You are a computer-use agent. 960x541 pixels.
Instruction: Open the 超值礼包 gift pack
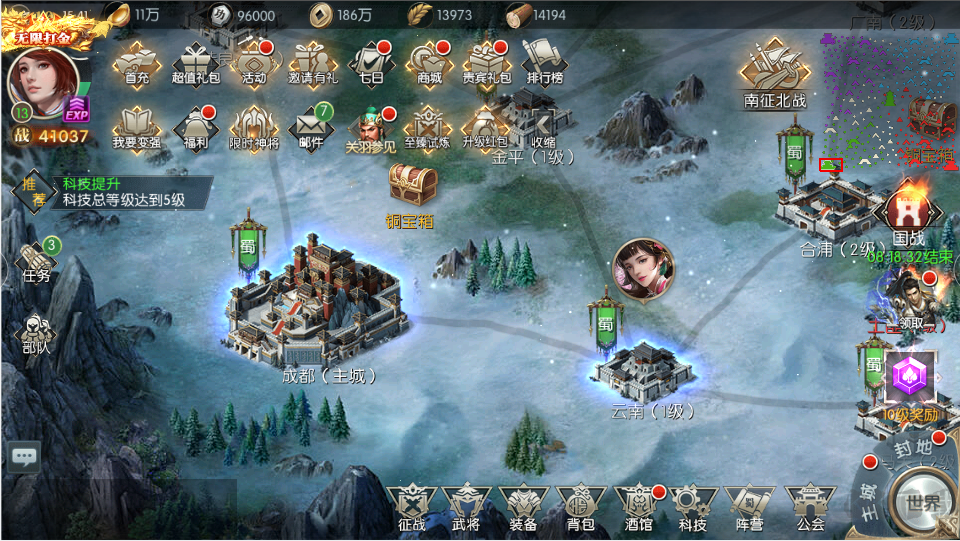[195, 62]
